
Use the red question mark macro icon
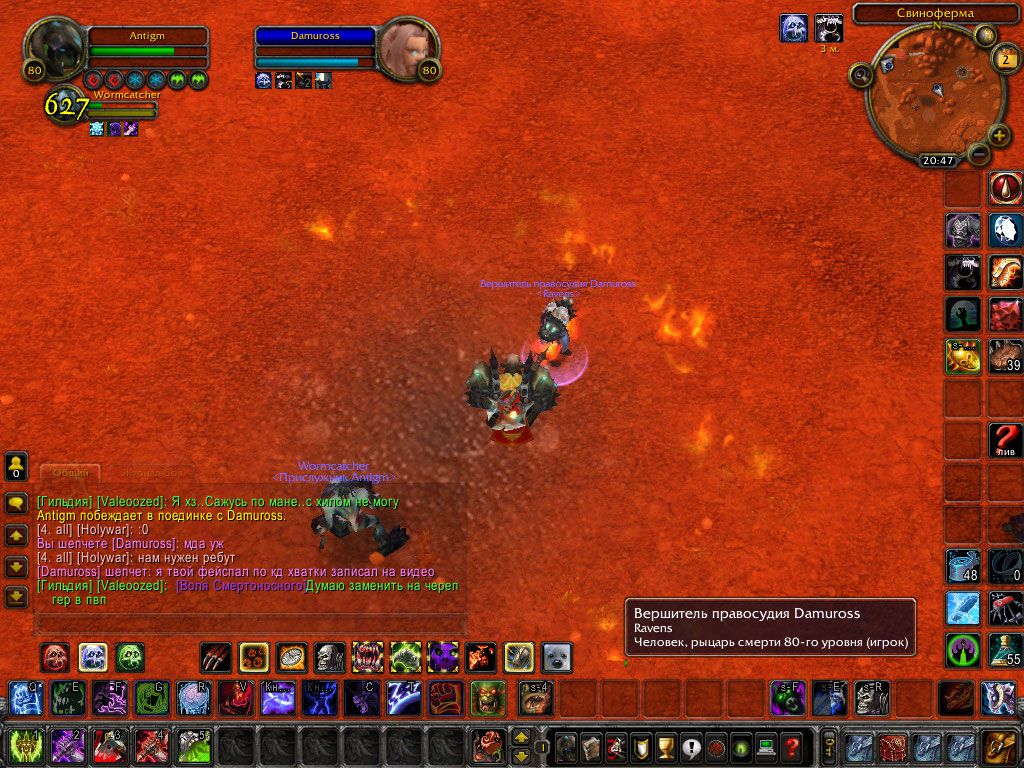pyautogui.click(x=1005, y=439)
